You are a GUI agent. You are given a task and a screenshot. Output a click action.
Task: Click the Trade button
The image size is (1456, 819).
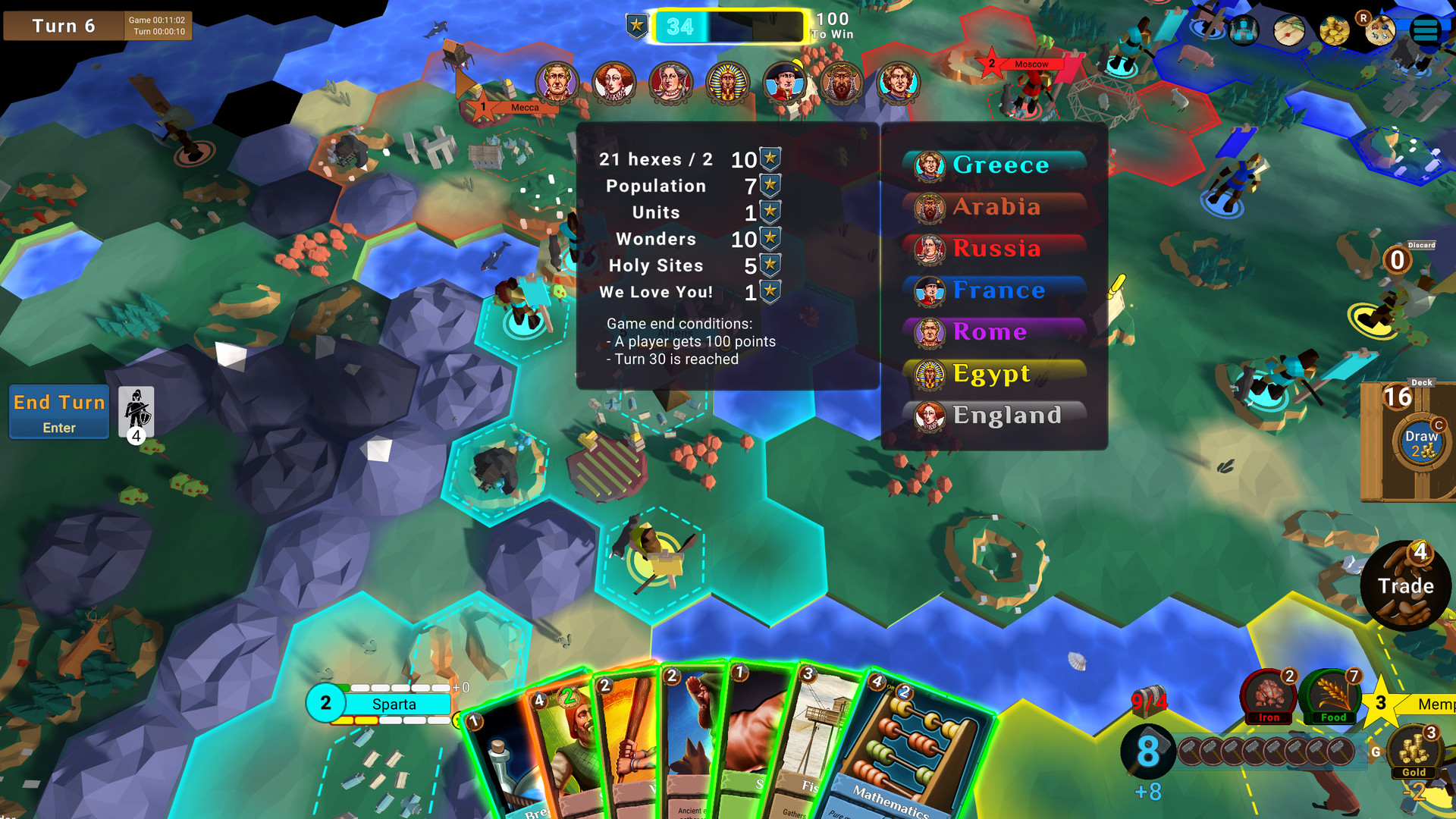point(1406,585)
